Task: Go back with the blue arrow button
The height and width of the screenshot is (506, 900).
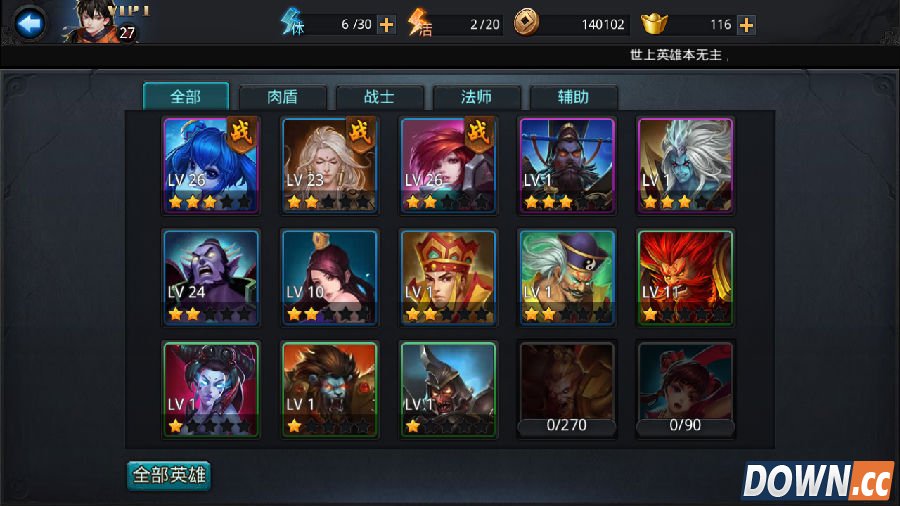Action: [x=29, y=23]
